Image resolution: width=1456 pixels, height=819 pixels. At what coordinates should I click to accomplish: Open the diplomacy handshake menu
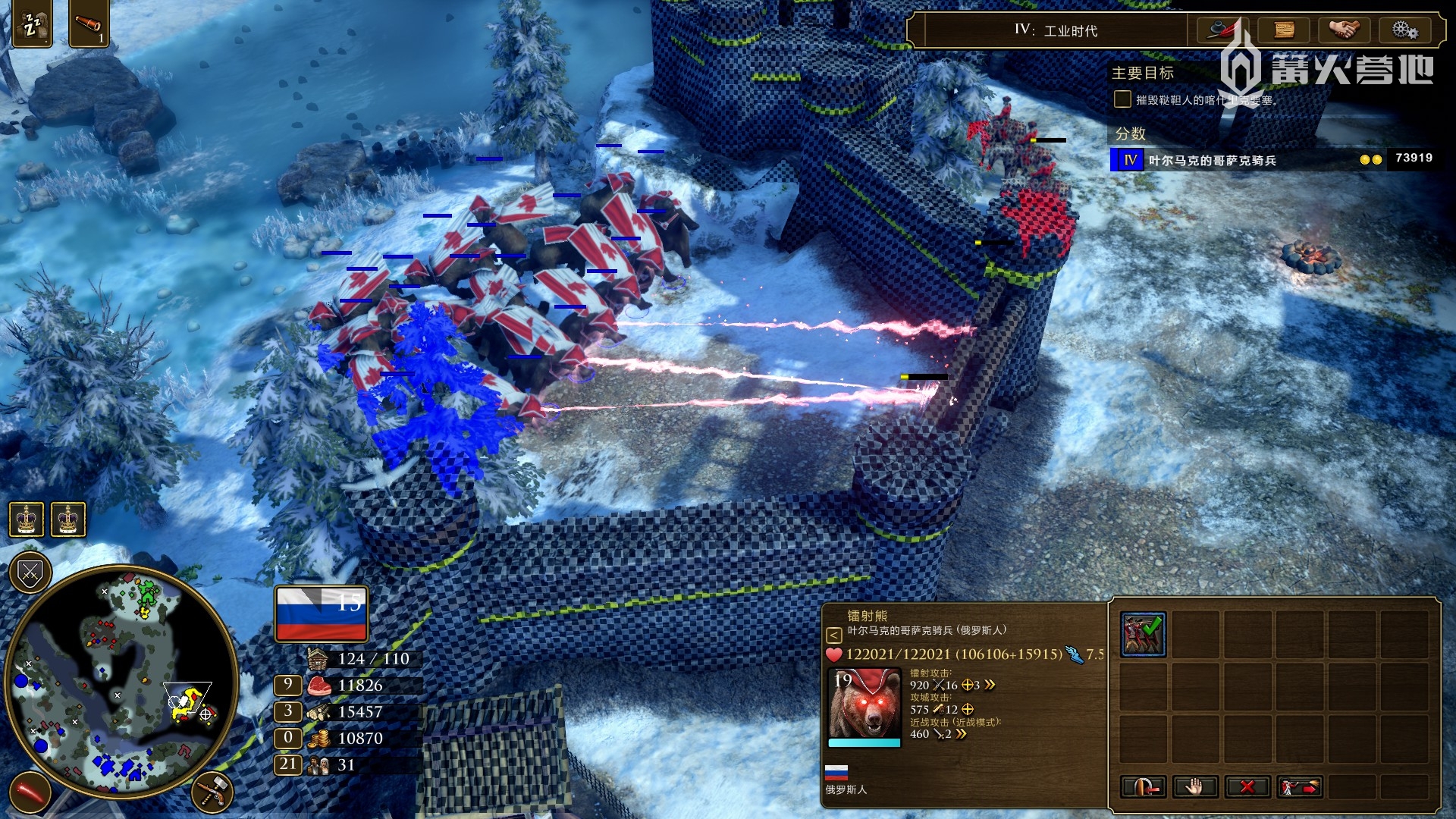[1344, 30]
